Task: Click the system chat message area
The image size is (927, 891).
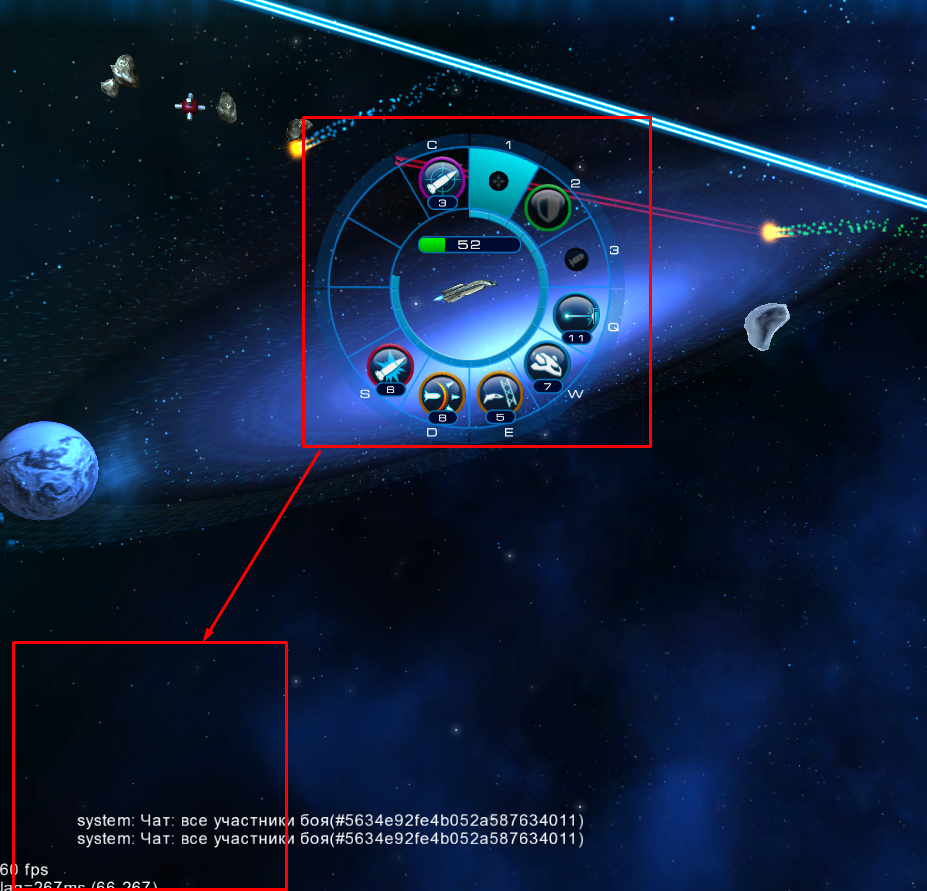Action: [x=330, y=829]
